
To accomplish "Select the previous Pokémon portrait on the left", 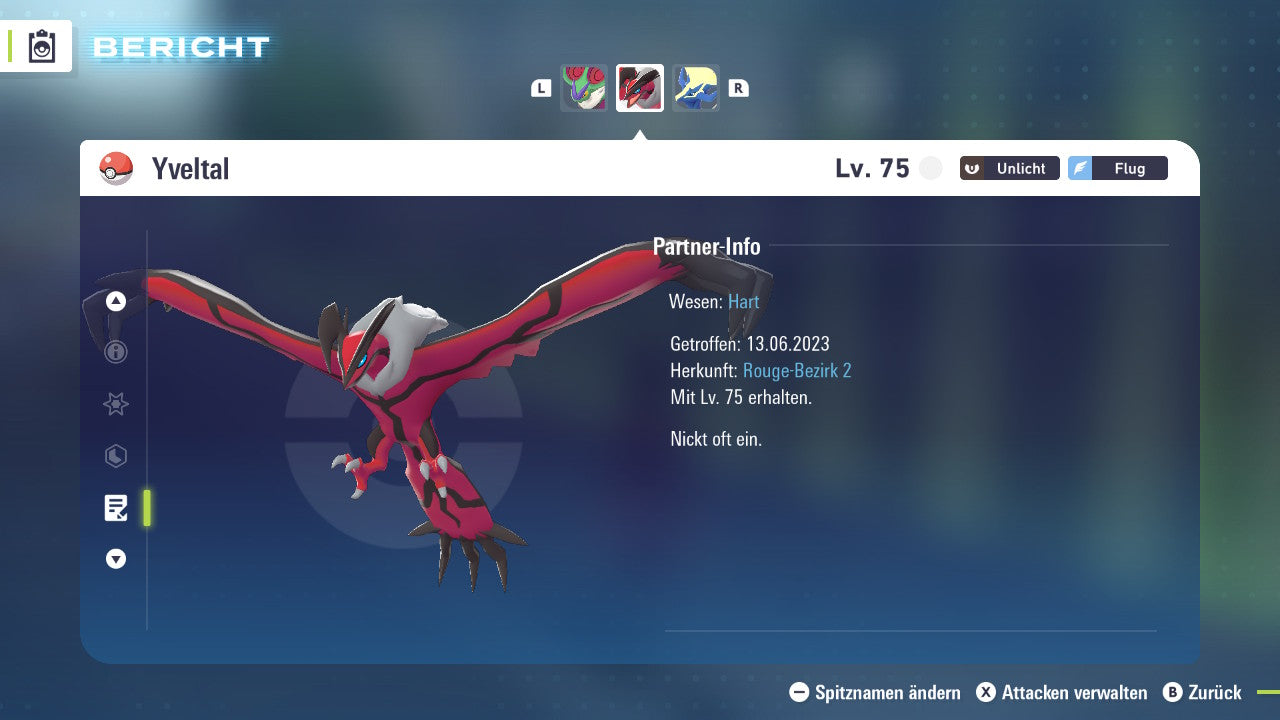I will tap(584, 88).
